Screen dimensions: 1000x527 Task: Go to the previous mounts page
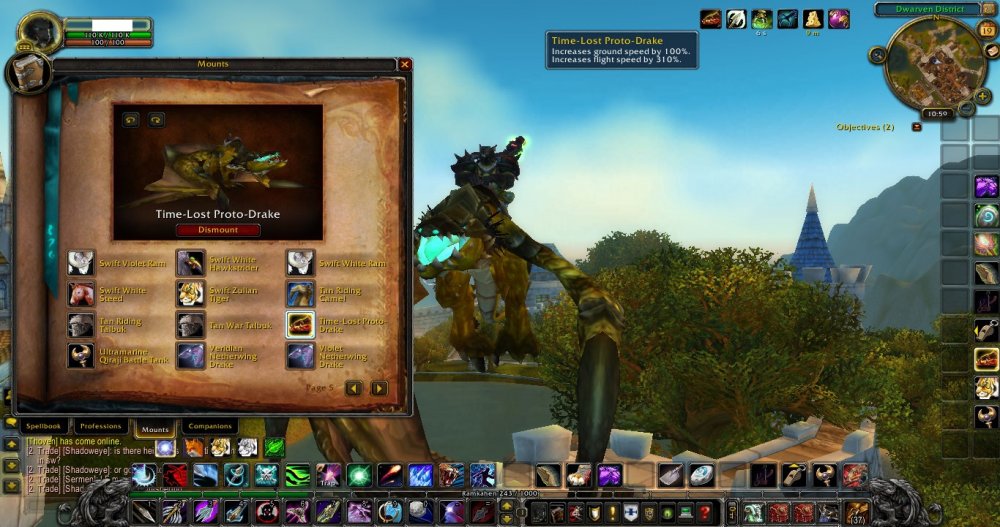353,388
